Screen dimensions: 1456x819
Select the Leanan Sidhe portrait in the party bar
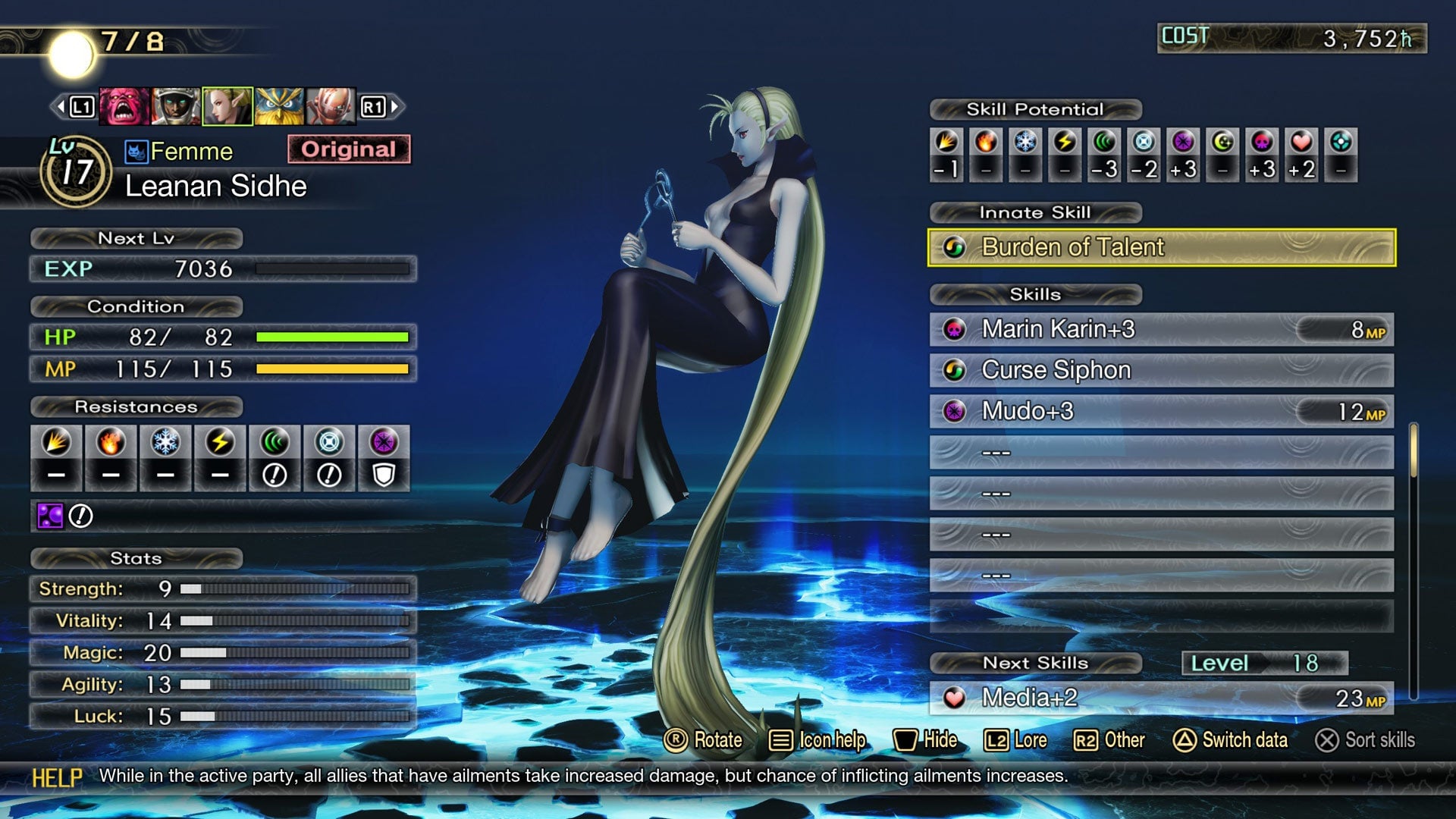[x=227, y=105]
